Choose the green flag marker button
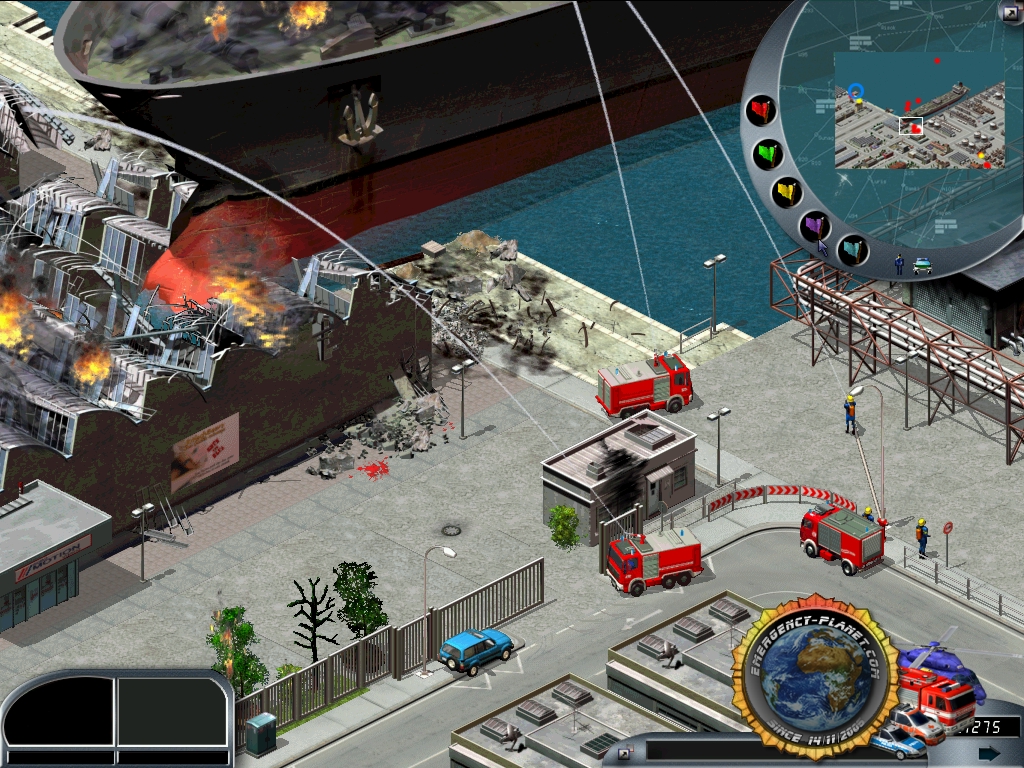The height and width of the screenshot is (768, 1024). pyautogui.click(x=768, y=154)
